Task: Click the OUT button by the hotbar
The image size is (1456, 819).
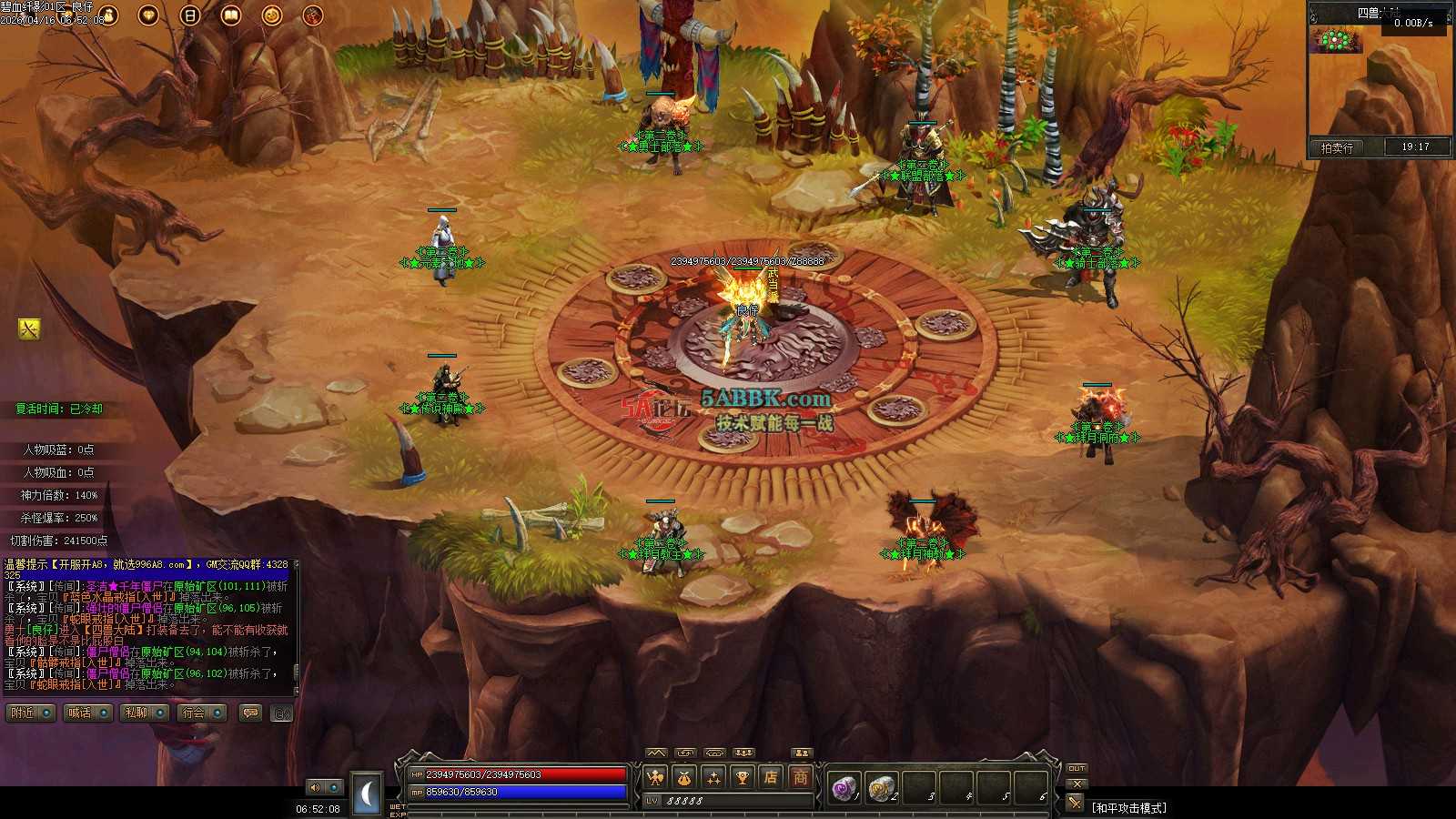Action: pos(1077,769)
